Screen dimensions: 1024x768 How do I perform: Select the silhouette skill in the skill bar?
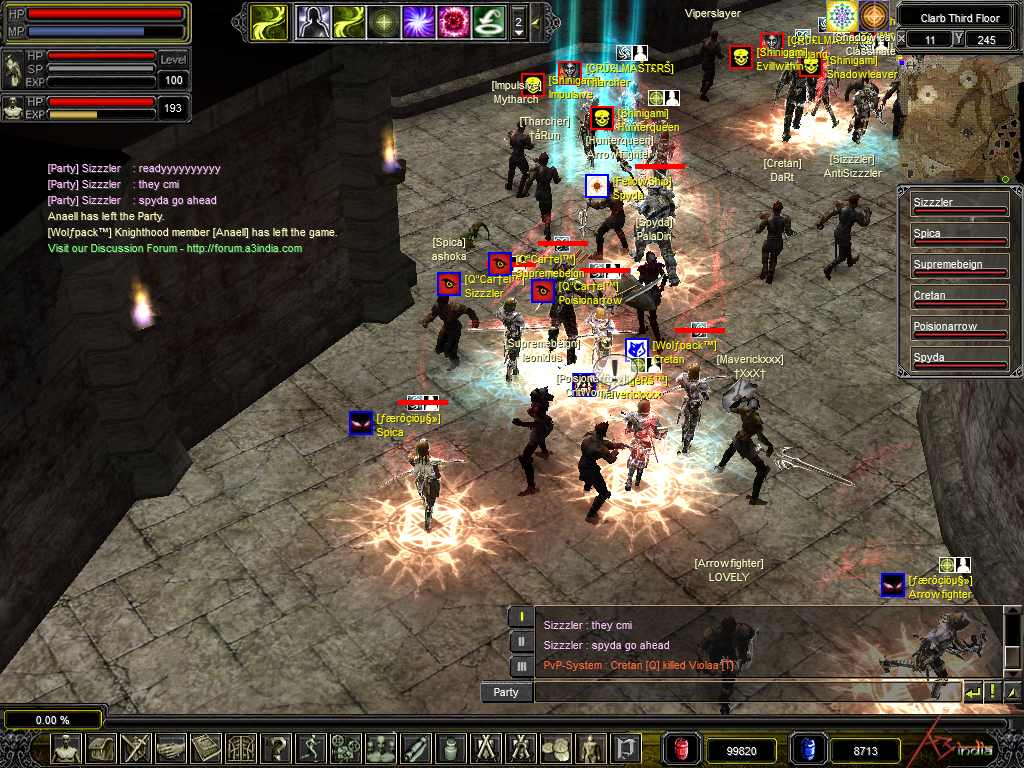point(312,21)
